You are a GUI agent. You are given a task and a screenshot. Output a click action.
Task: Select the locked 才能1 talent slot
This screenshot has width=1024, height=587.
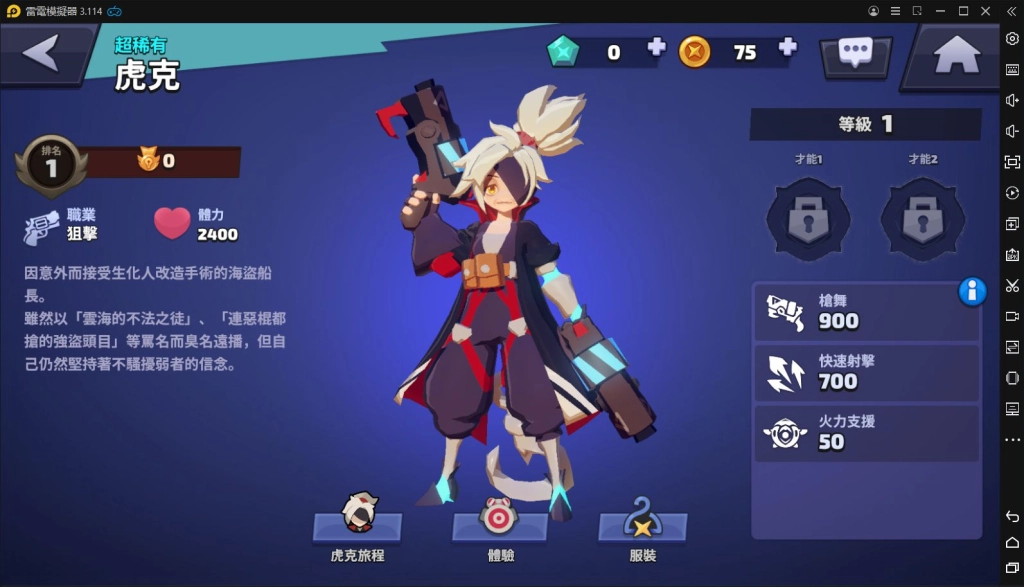(808, 217)
